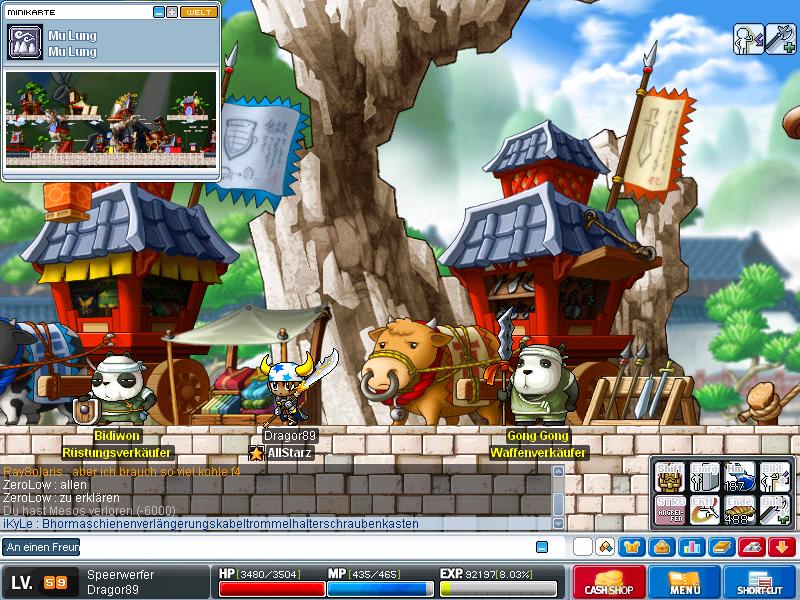View the Mu Lung minimap

coord(111,118)
